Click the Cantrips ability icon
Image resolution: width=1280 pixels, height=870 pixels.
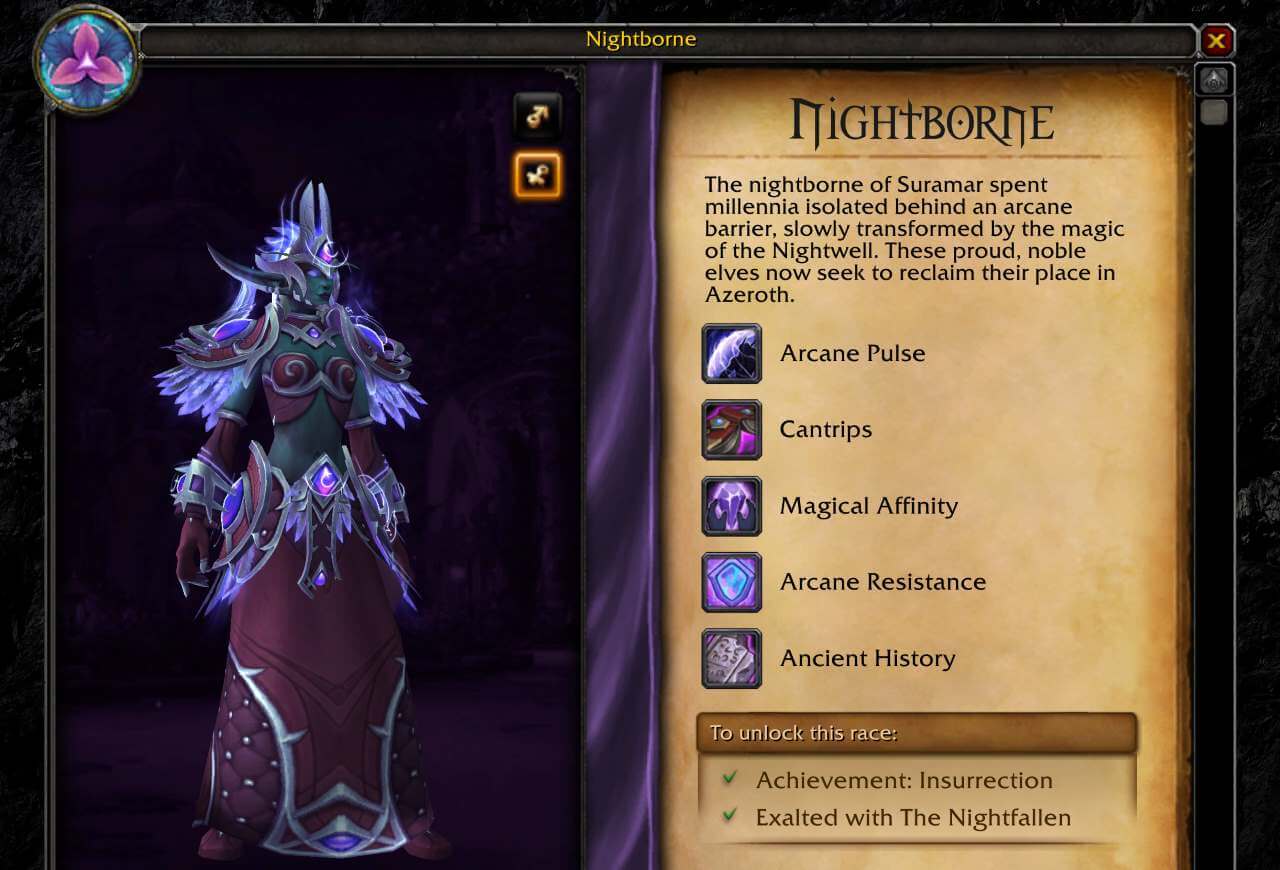731,429
